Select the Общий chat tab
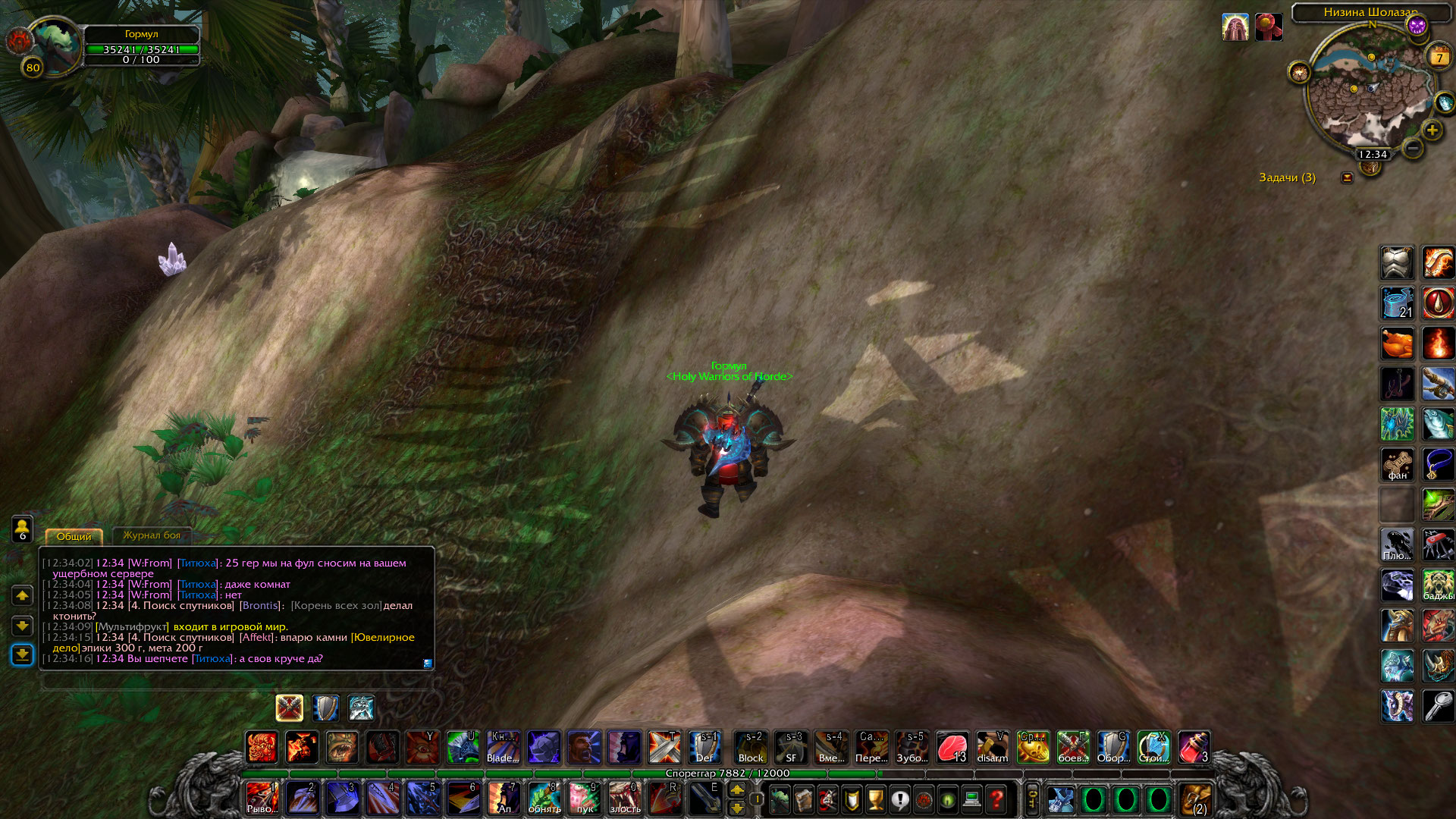Screen dimensions: 1456x819 (x=74, y=536)
